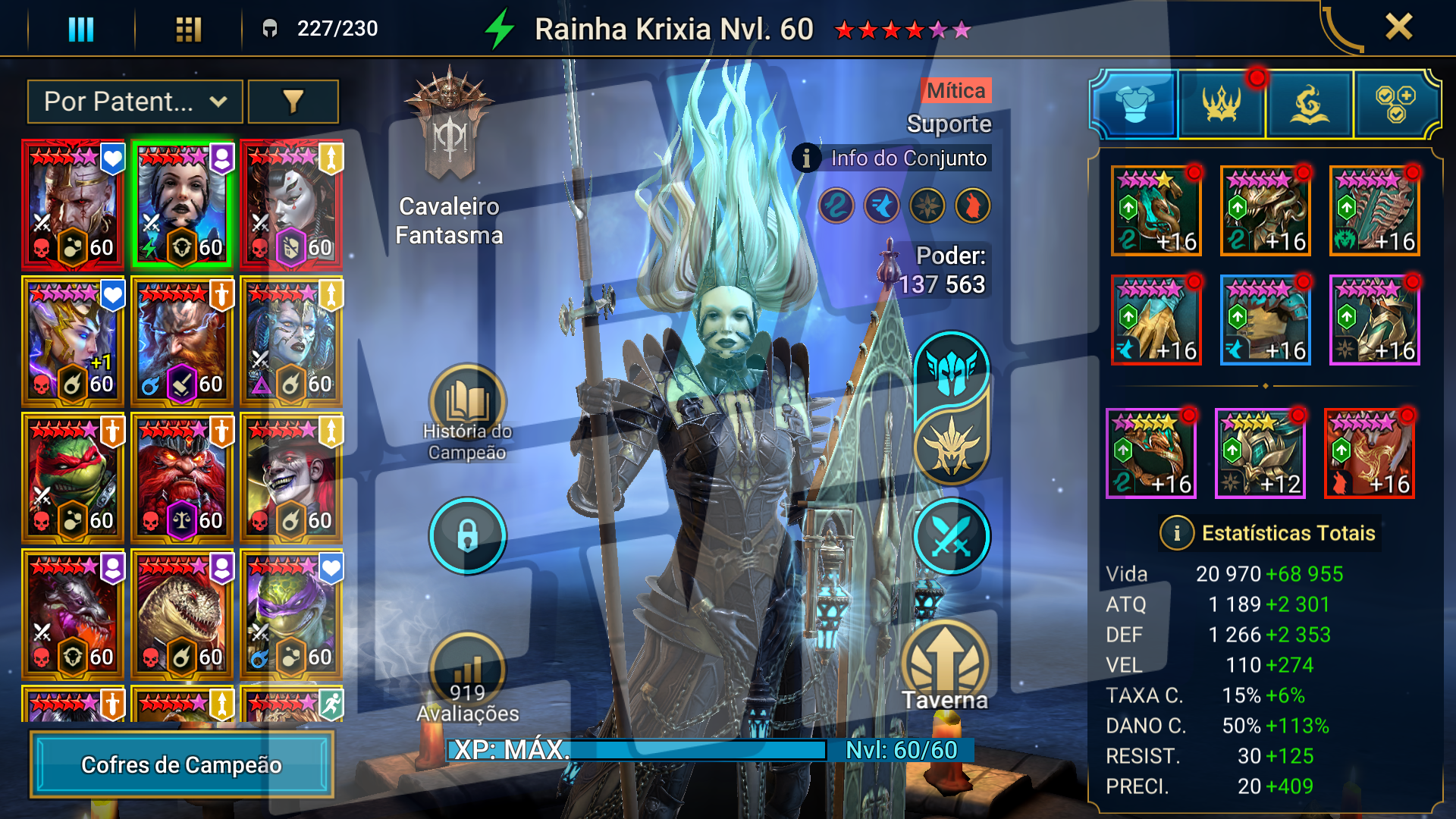The height and width of the screenshot is (819, 1456).
Task: Open the checkmark circles tab
Action: [x=1395, y=105]
